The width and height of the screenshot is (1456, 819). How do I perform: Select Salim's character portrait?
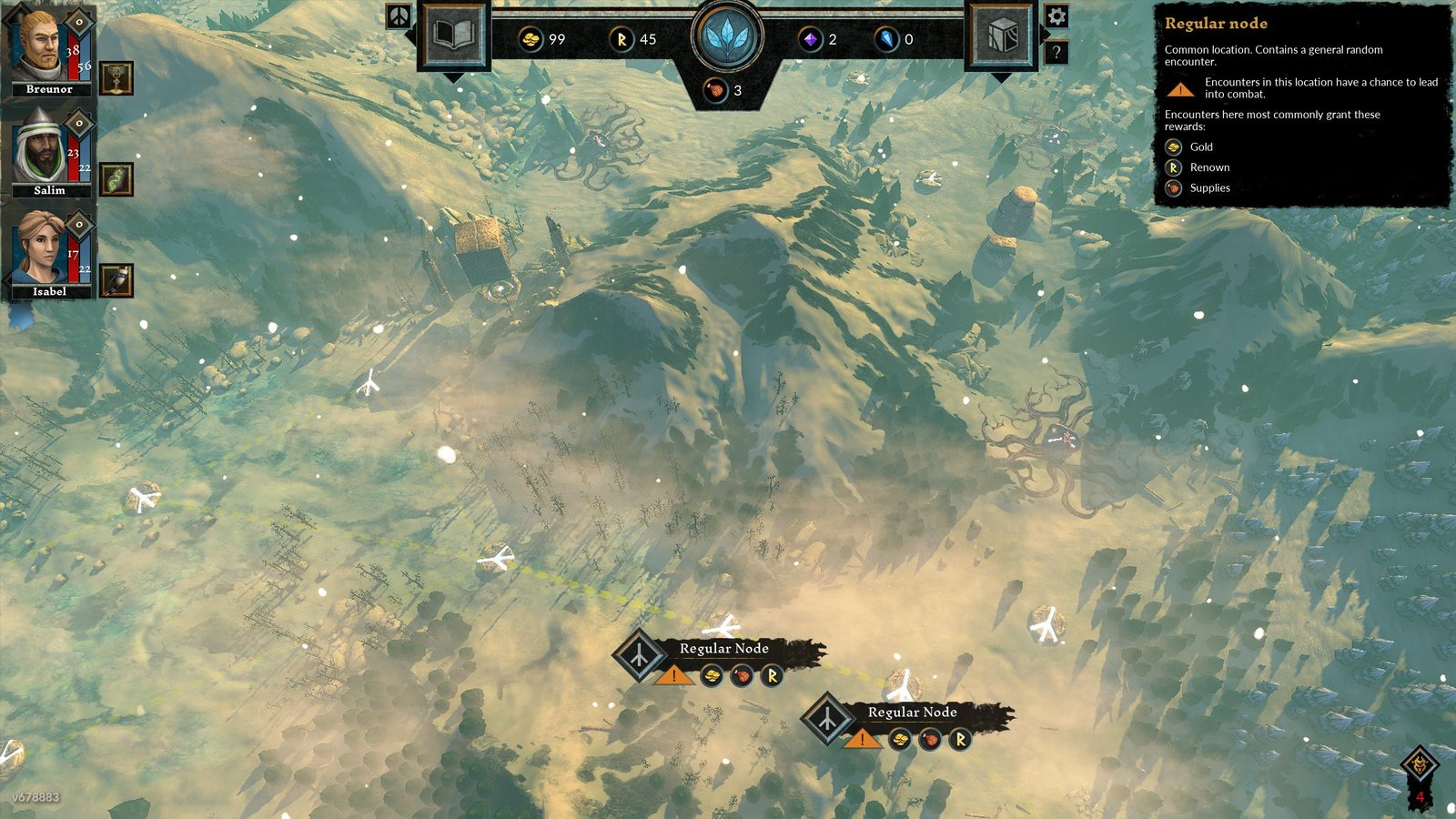[x=40, y=147]
